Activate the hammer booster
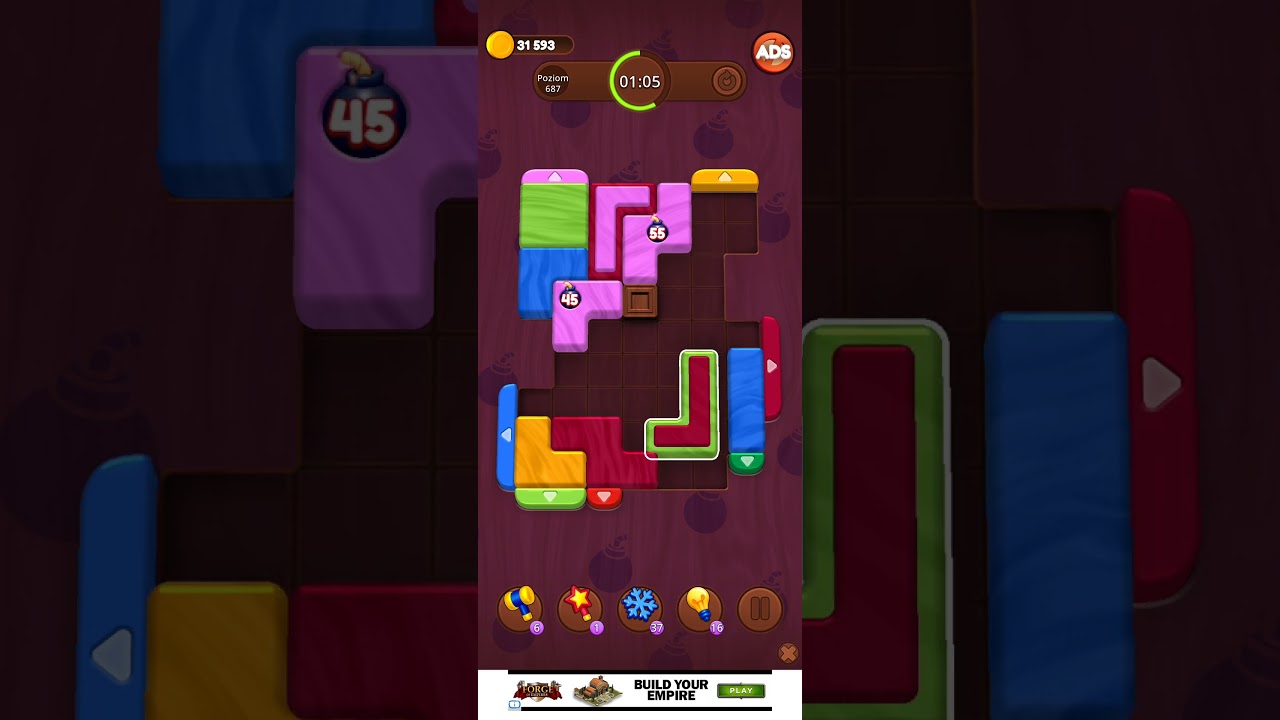The width and height of the screenshot is (1280, 720). (519, 607)
